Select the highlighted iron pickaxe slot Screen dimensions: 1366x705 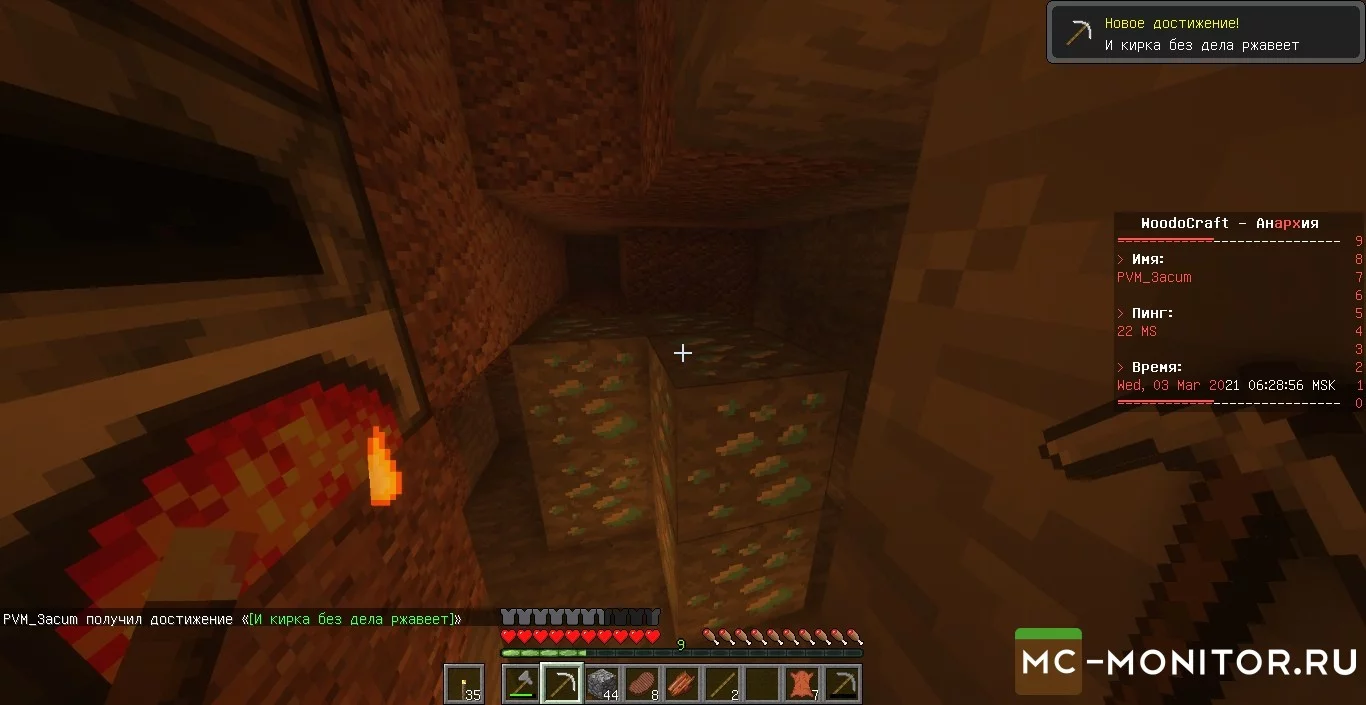click(561, 684)
